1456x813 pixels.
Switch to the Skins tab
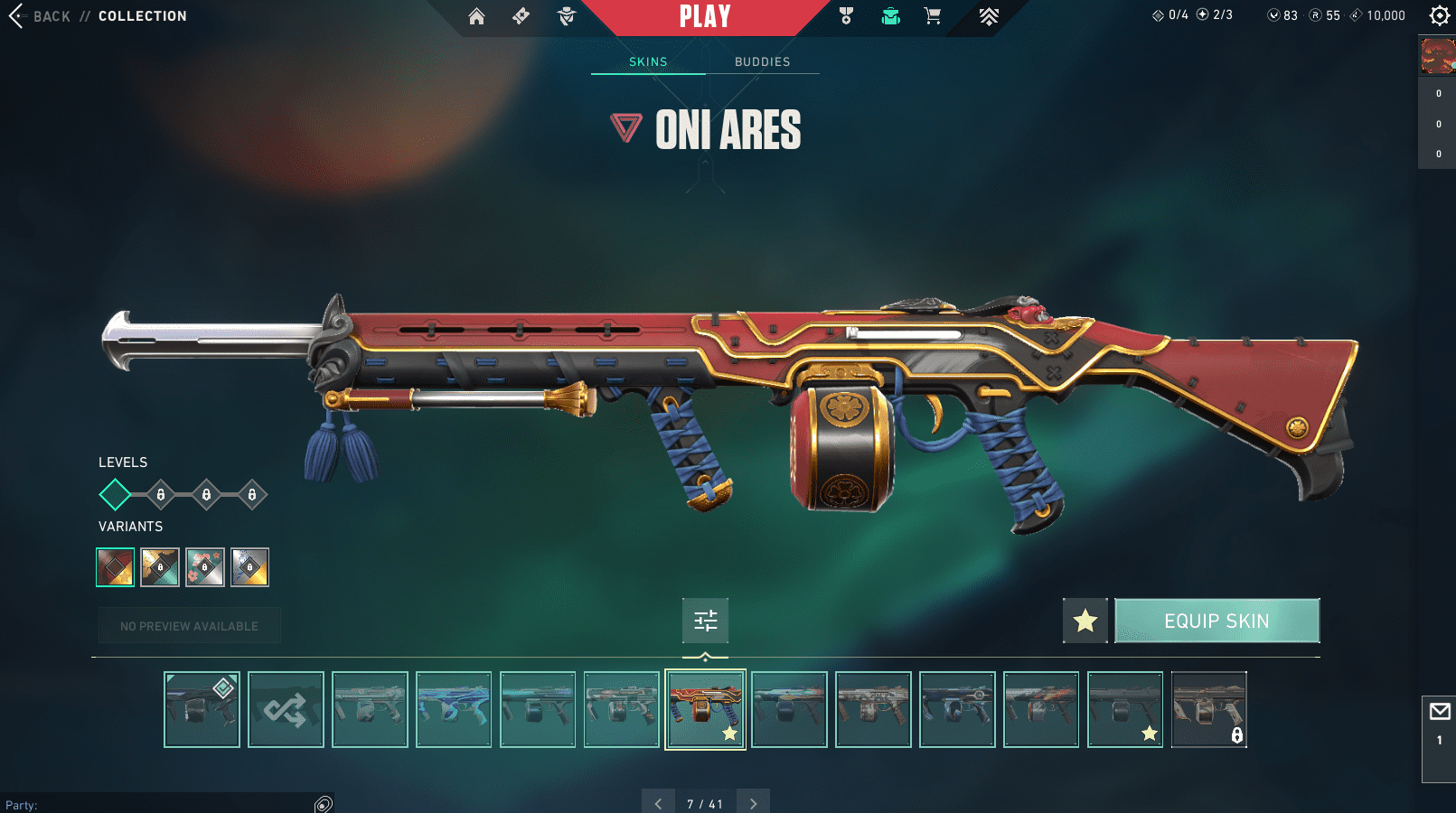tap(648, 61)
